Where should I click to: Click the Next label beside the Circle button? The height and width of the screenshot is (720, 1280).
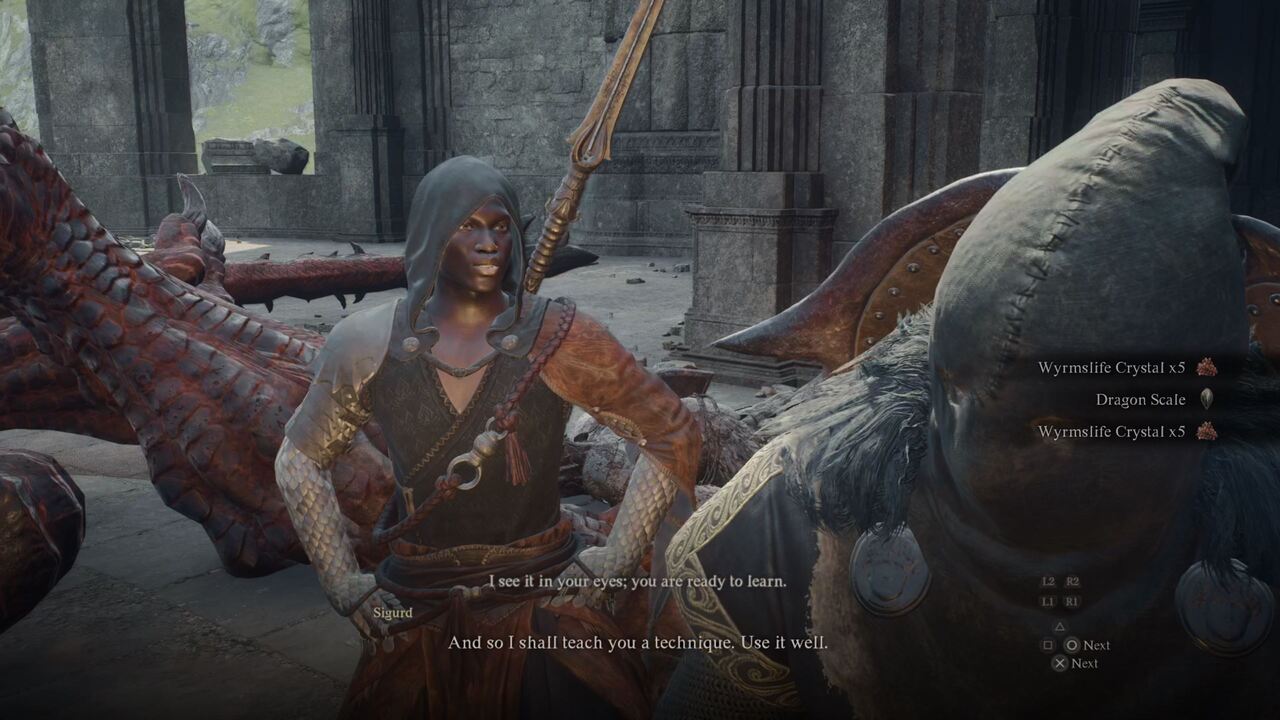pyautogui.click(x=1096, y=645)
